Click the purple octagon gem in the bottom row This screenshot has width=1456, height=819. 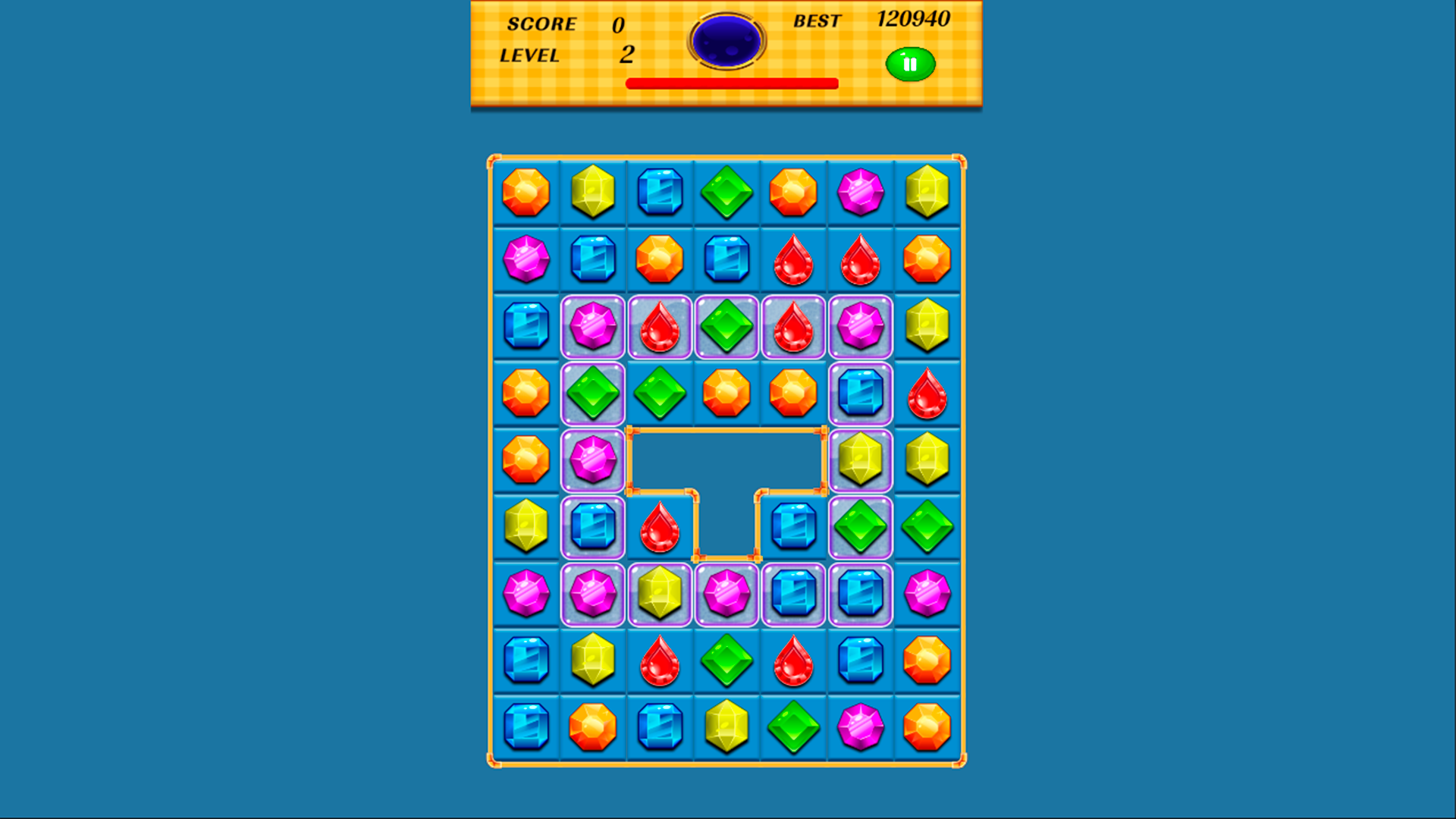click(861, 726)
